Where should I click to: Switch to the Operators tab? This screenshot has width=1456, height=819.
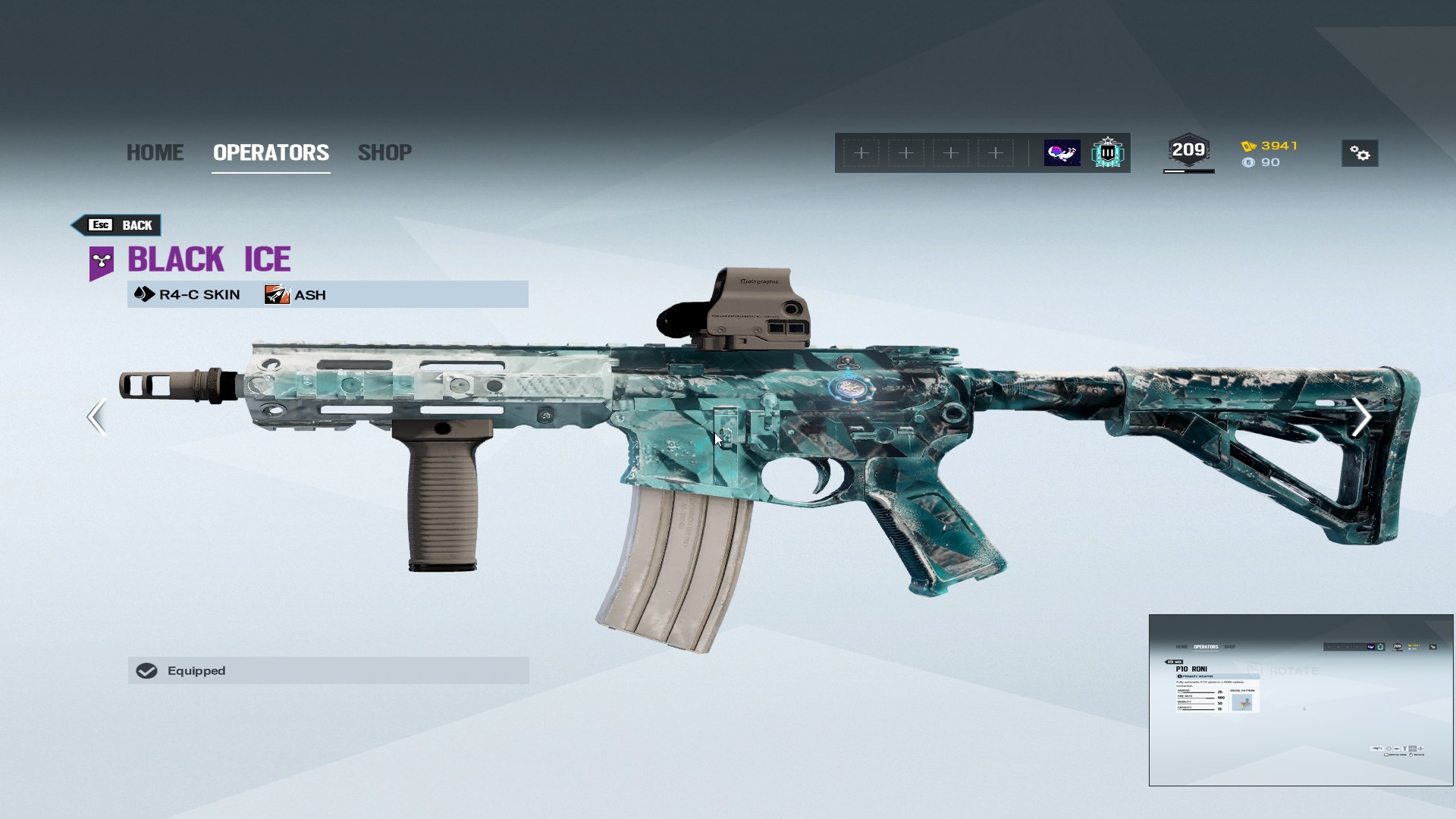pyautogui.click(x=271, y=152)
